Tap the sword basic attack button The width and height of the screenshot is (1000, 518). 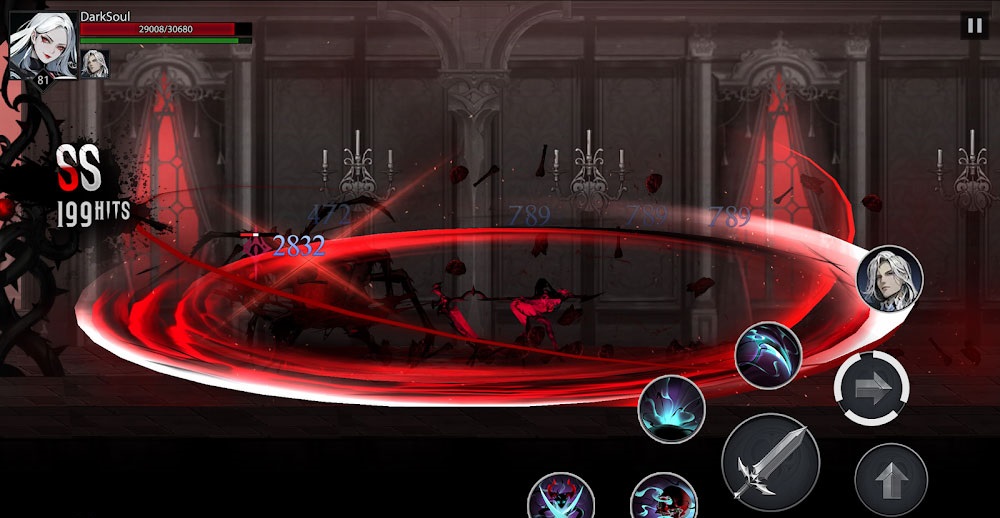coord(770,462)
